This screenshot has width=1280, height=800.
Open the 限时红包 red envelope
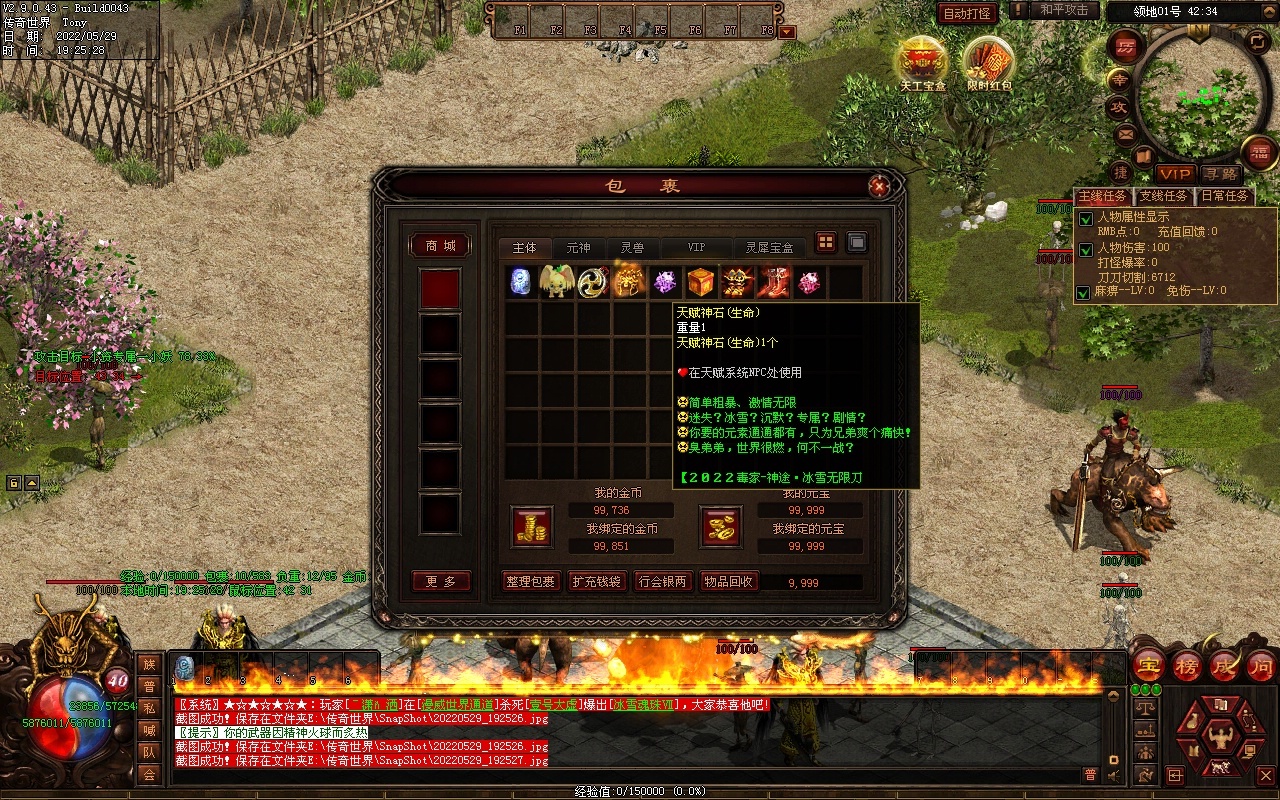click(x=989, y=62)
